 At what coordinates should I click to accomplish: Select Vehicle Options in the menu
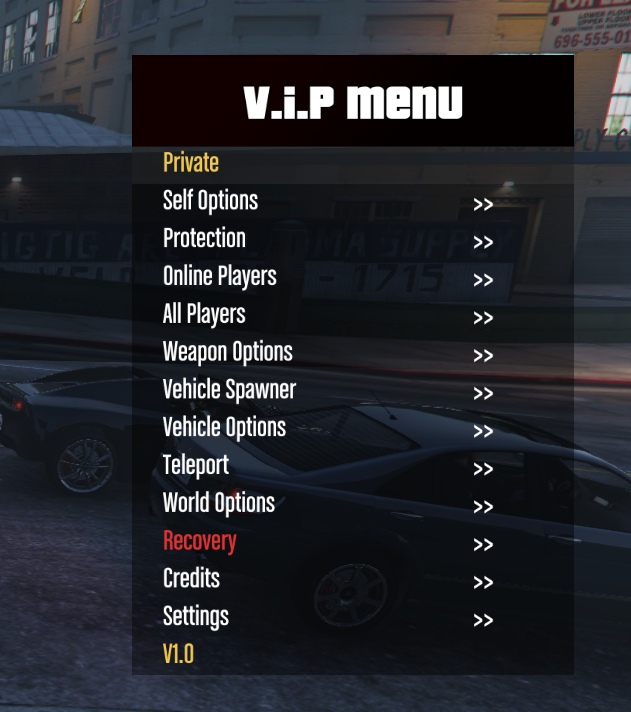(x=224, y=428)
